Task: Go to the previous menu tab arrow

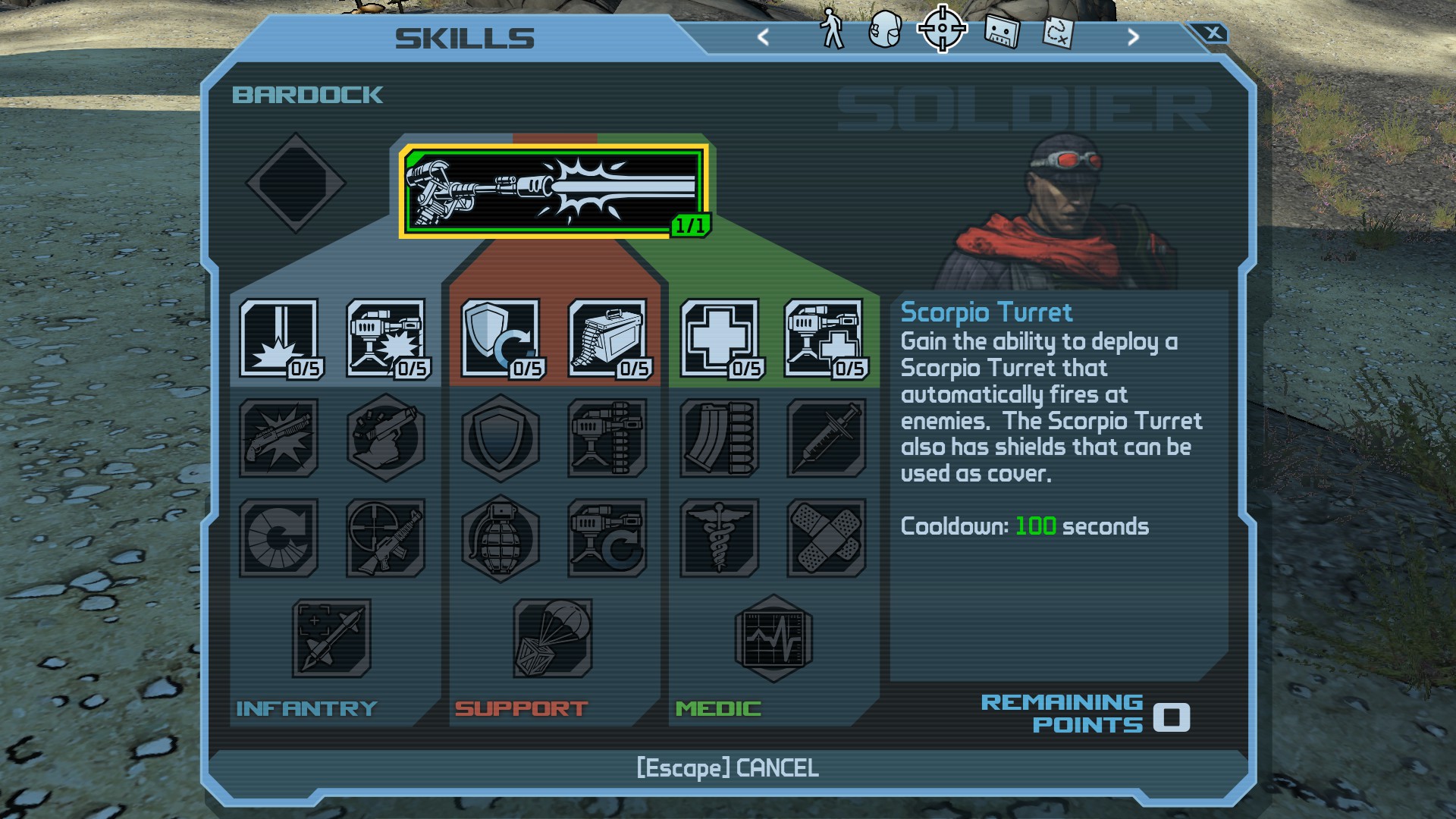Action: [x=763, y=36]
